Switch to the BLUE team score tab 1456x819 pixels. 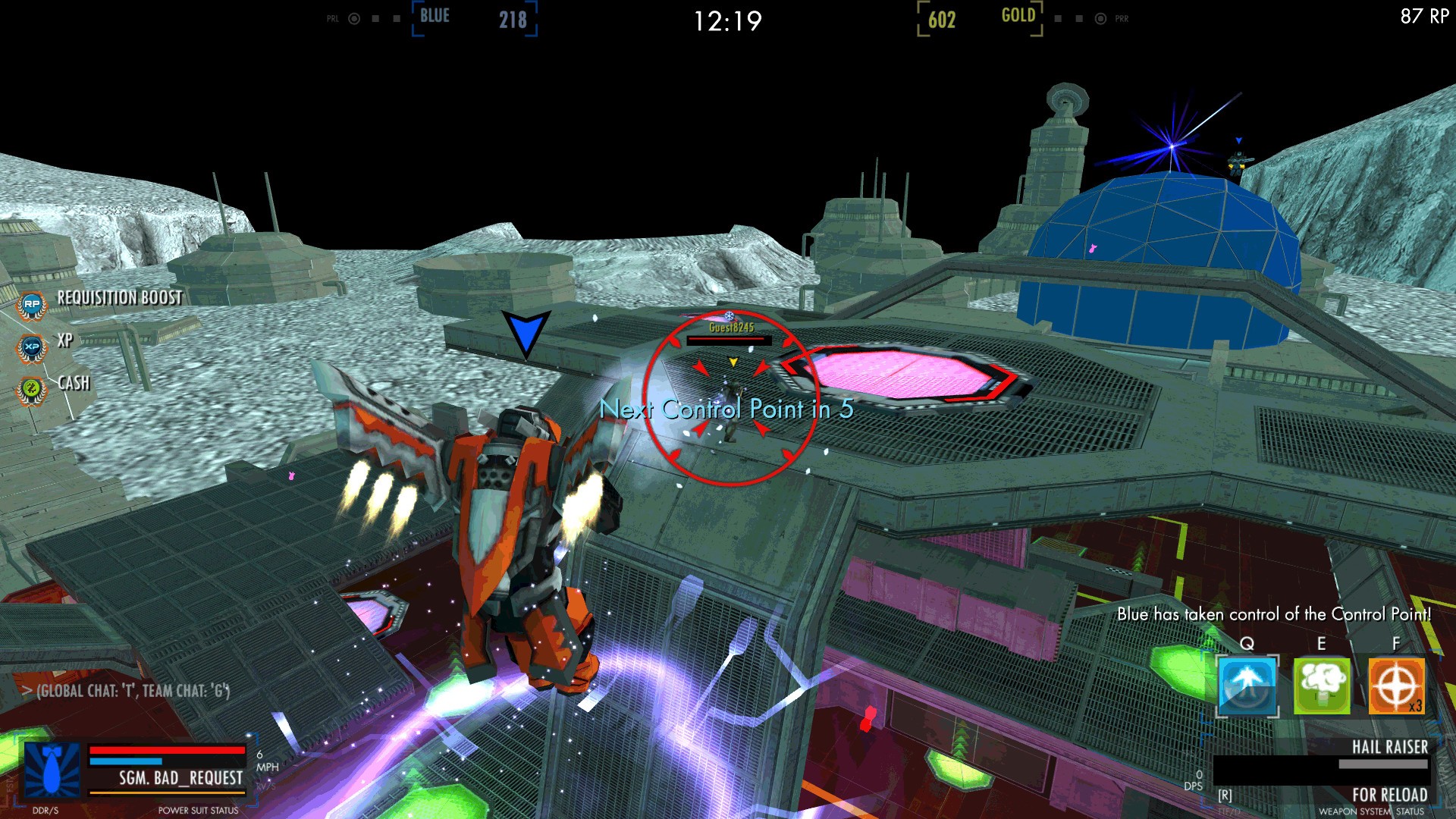point(433,15)
